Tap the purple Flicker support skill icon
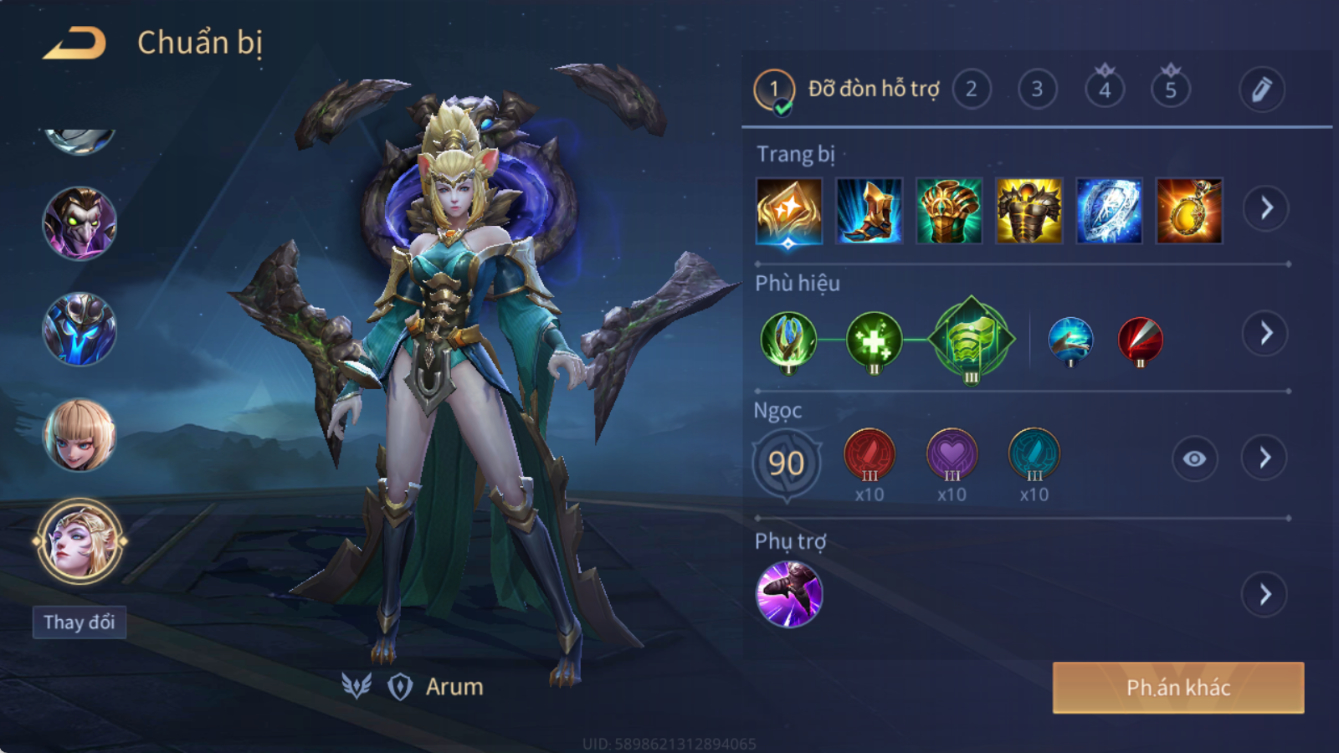The image size is (1339, 753). 789,594
